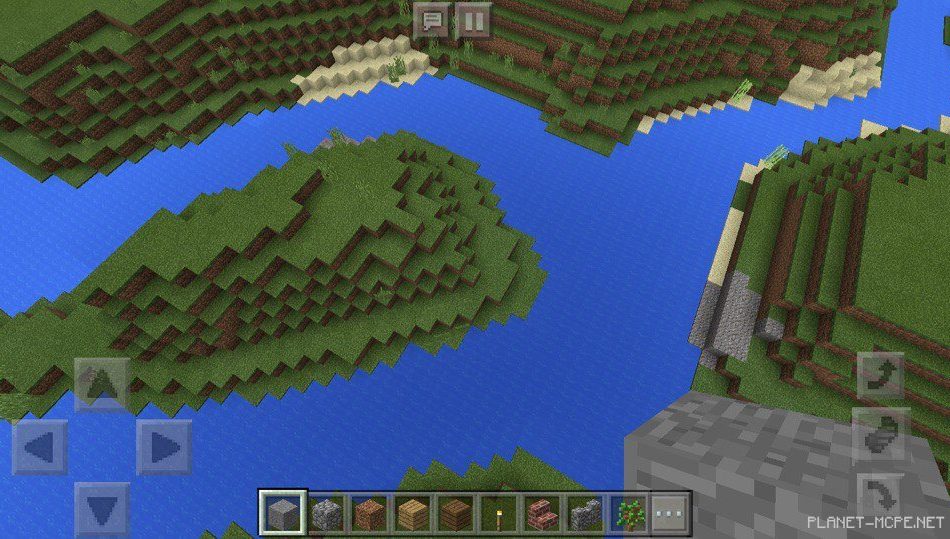Pause the game with the pause button
Viewport: 950px width, 539px height.
coord(474,20)
